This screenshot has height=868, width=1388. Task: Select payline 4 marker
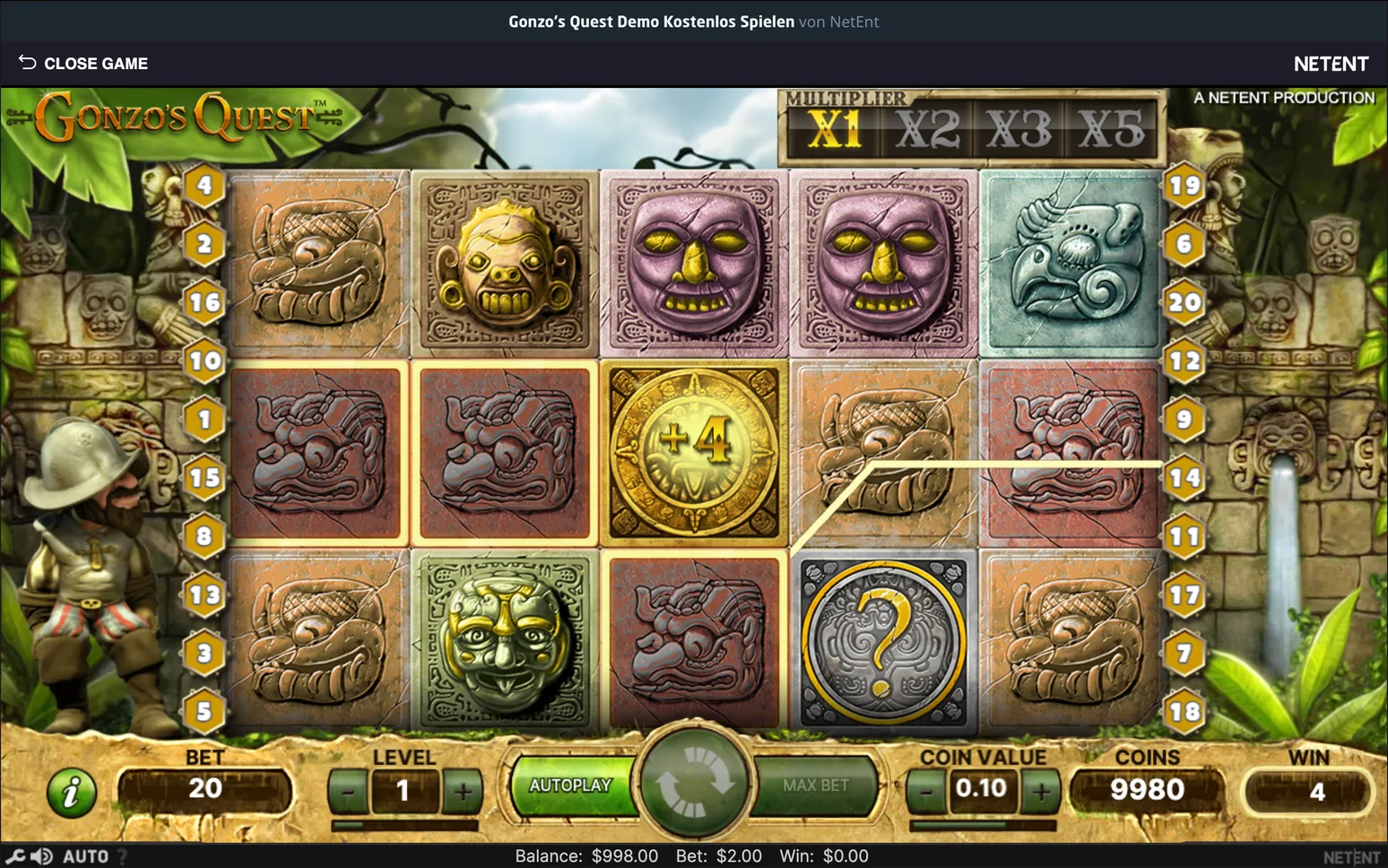click(x=204, y=186)
